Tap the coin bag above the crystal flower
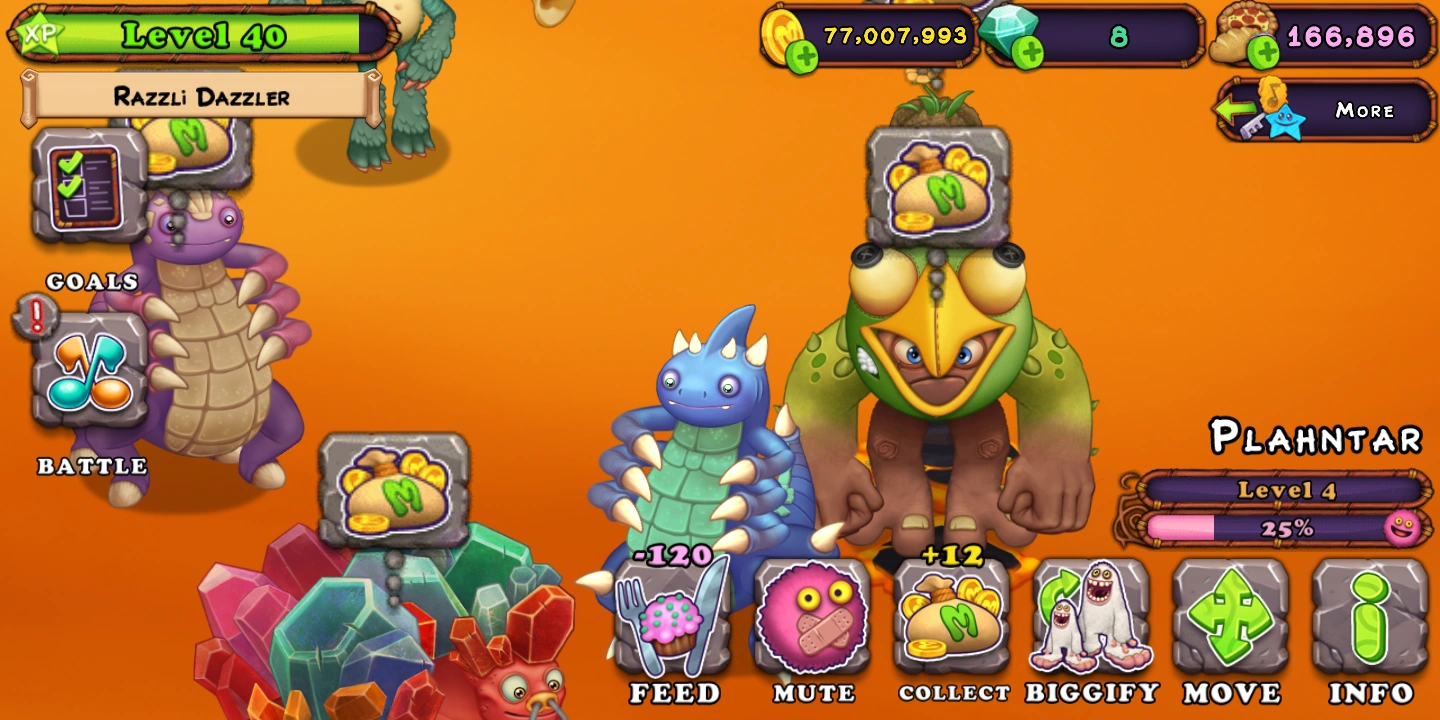The width and height of the screenshot is (1440, 720). 395,490
